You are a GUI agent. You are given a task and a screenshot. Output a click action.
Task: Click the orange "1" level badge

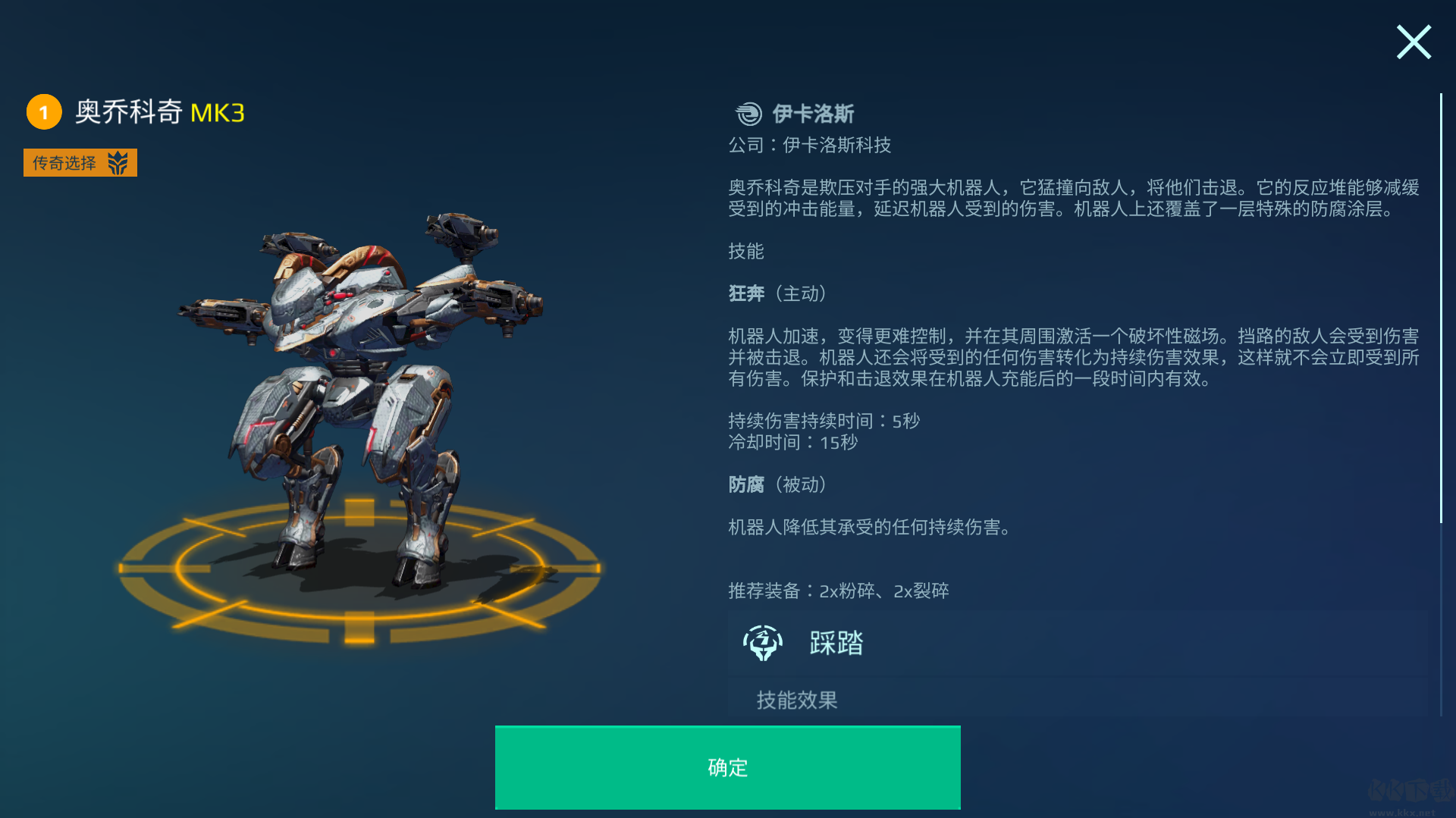tap(44, 111)
